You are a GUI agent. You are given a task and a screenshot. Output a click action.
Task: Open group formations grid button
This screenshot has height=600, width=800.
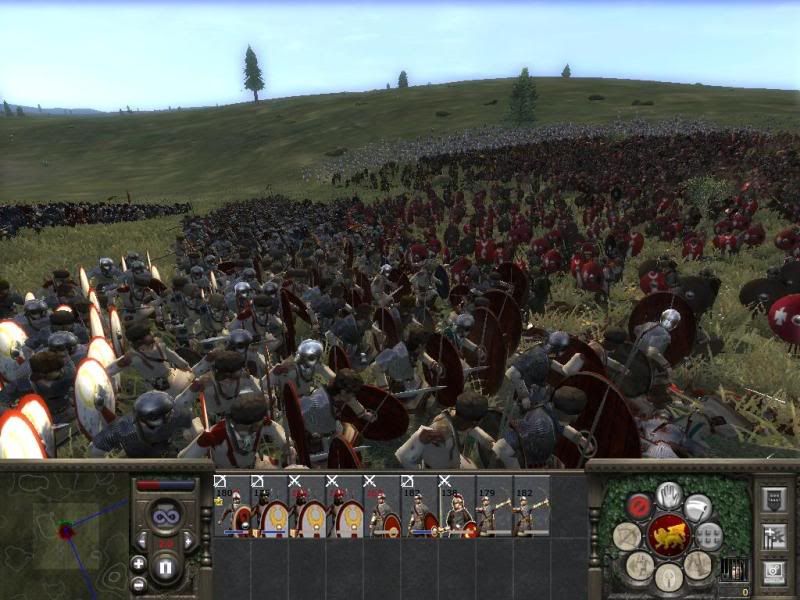click(x=708, y=535)
